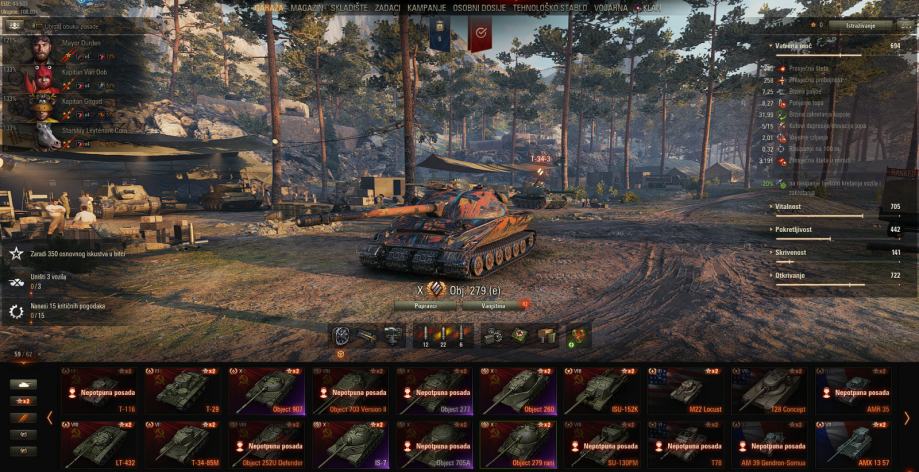Image resolution: width=919 pixels, height=472 pixels.
Task: Show the Tehnološko stablo tech tree
Action: coord(549,7)
